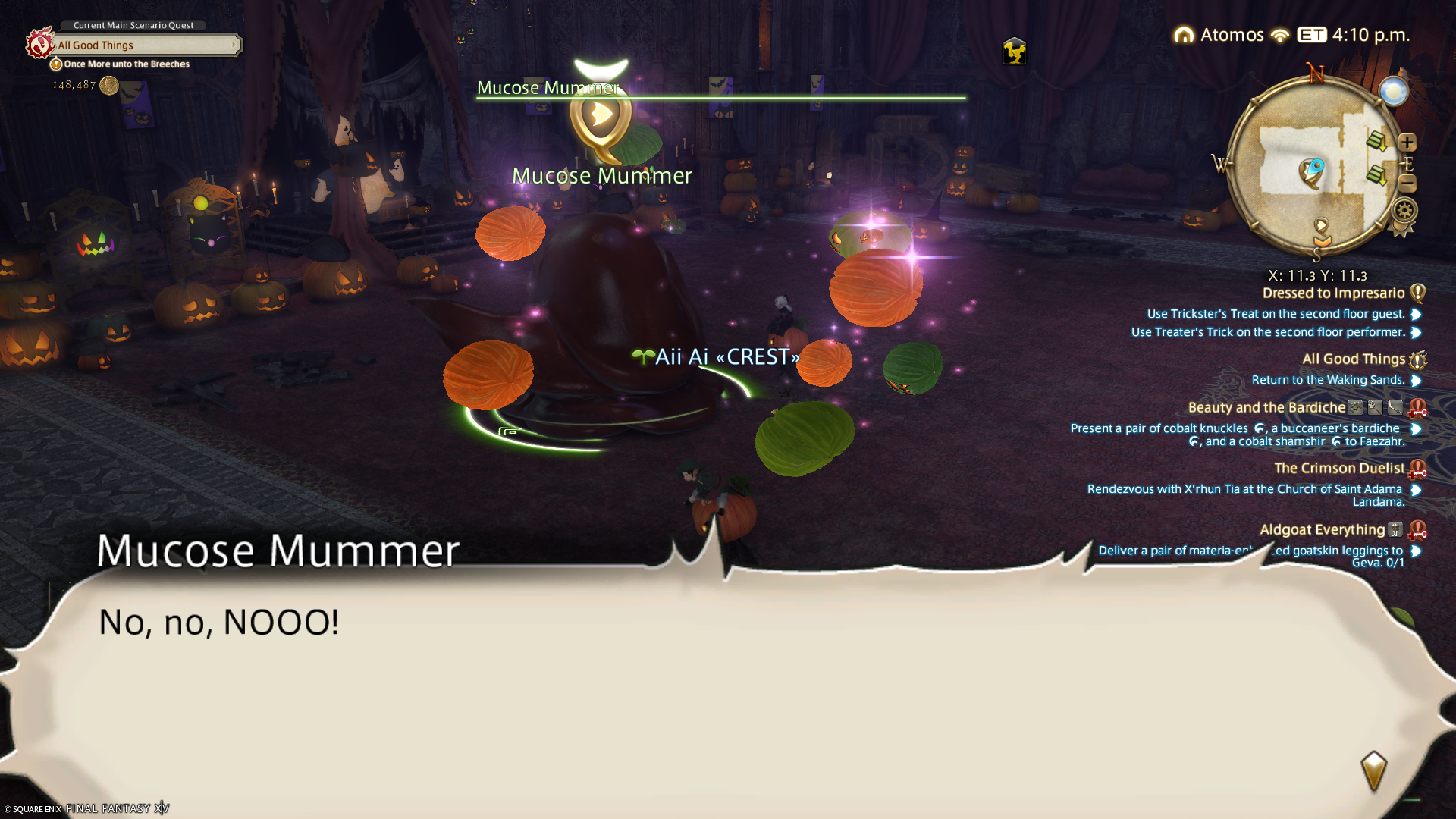The width and height of the screenshot is (1456, 819).
Task: Click the chocobo companion status icon
Action: point(1014,52)
